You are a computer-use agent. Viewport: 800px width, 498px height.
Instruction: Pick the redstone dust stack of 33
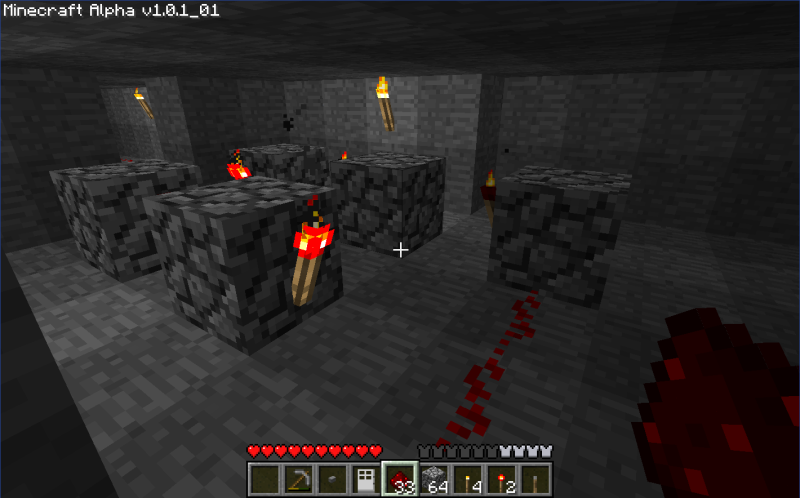pyautogui.click(x=399, y=479)
